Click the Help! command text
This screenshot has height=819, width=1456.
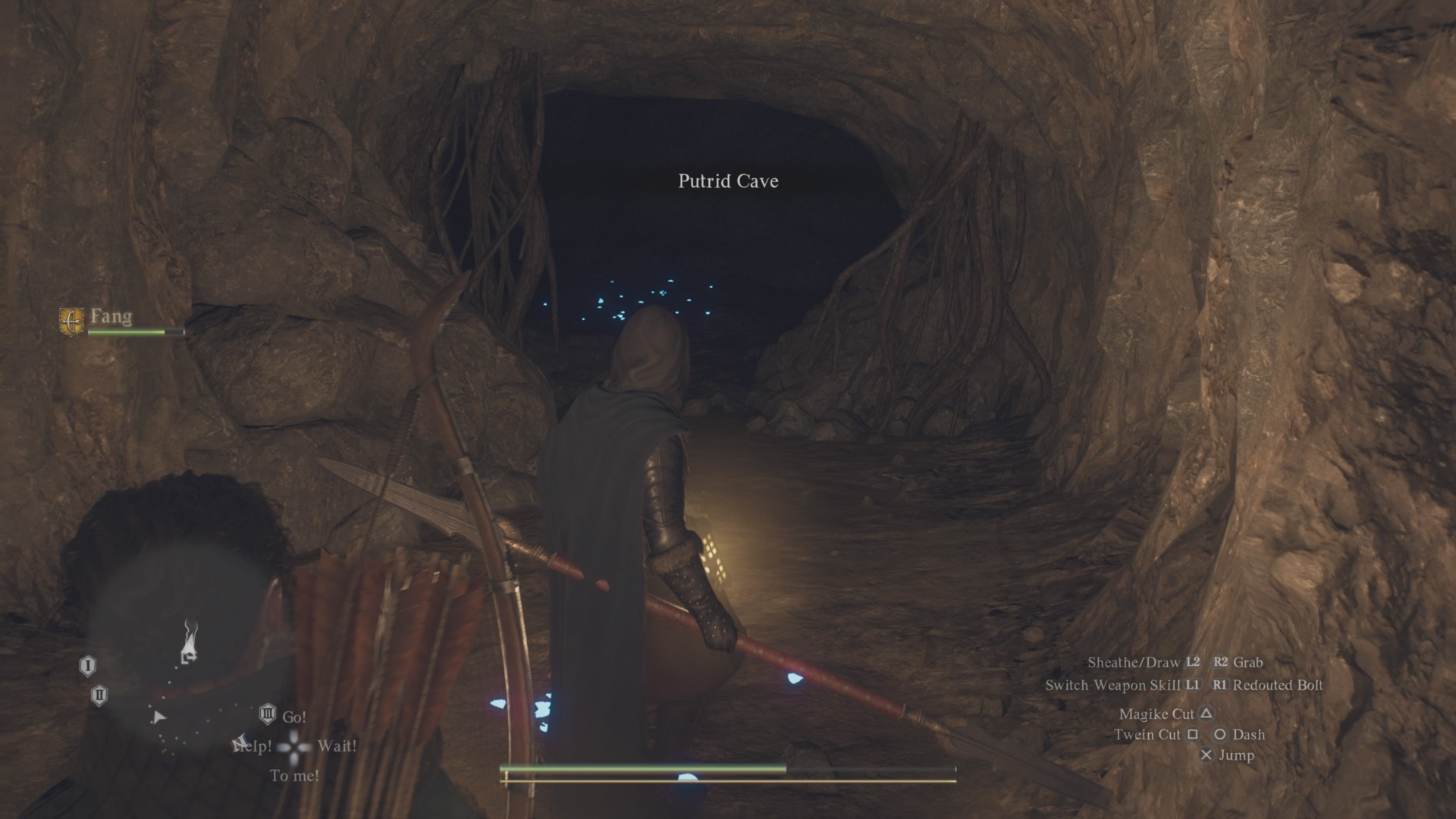pyautogui.click(x=253, y=747)
